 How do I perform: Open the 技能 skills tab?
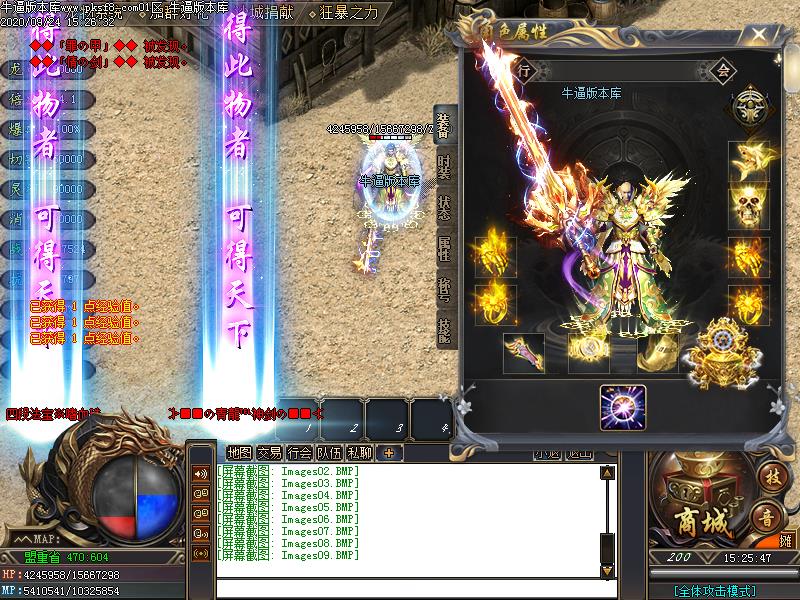pyautogui.click(x=445, y=330)
